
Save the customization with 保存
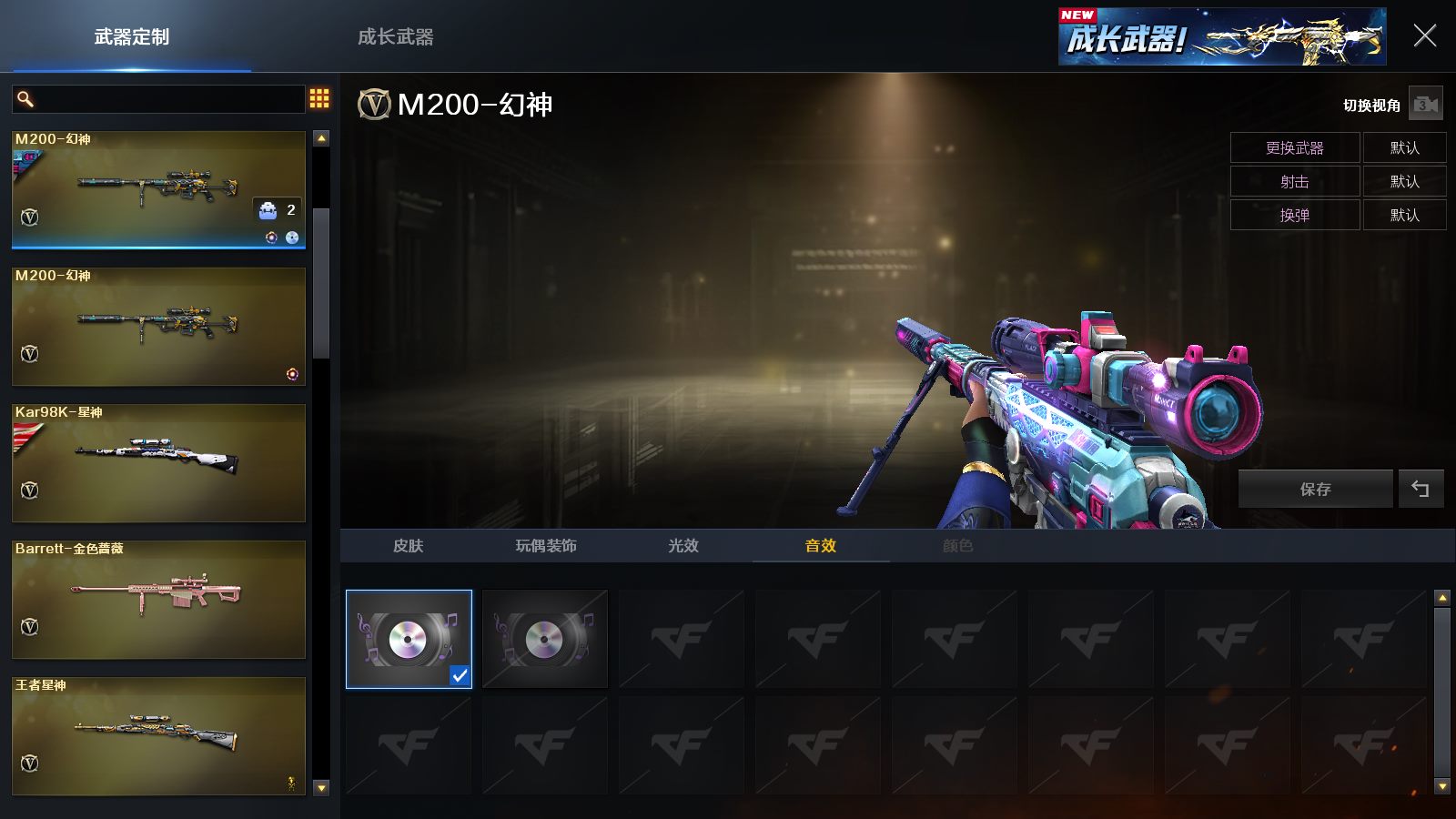tap(1315, 489)
